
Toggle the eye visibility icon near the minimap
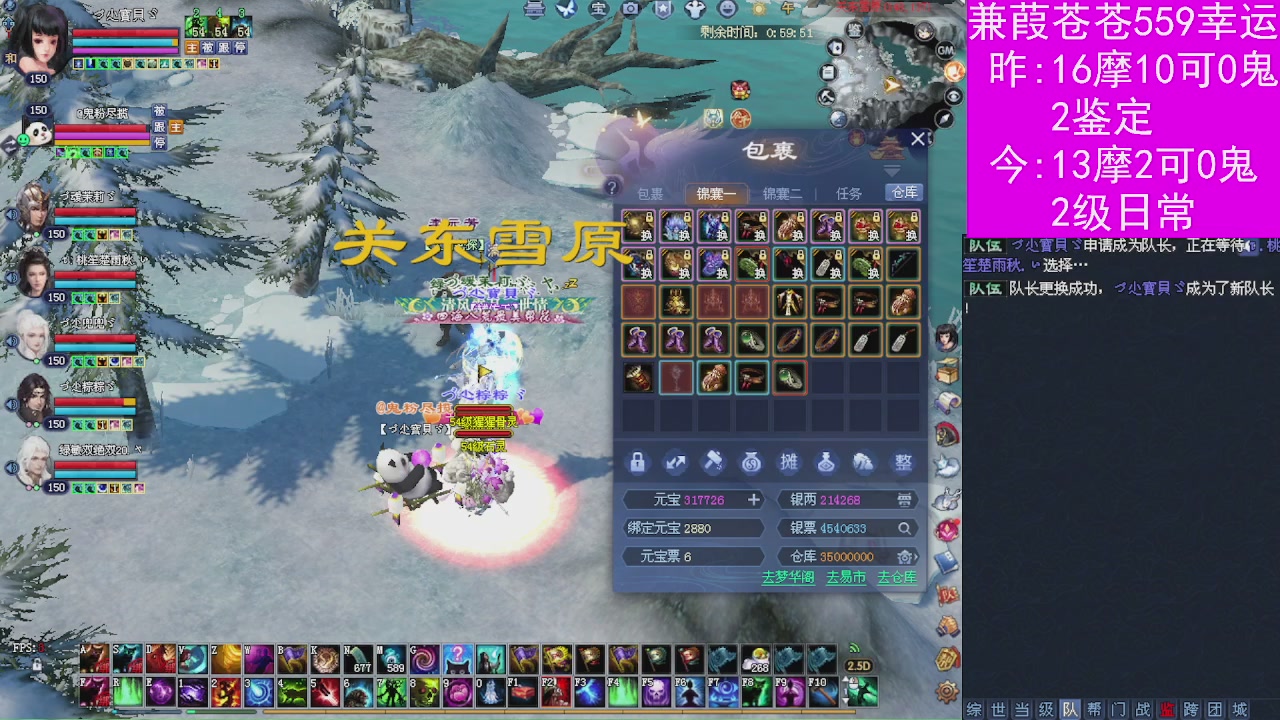point(953,97)
